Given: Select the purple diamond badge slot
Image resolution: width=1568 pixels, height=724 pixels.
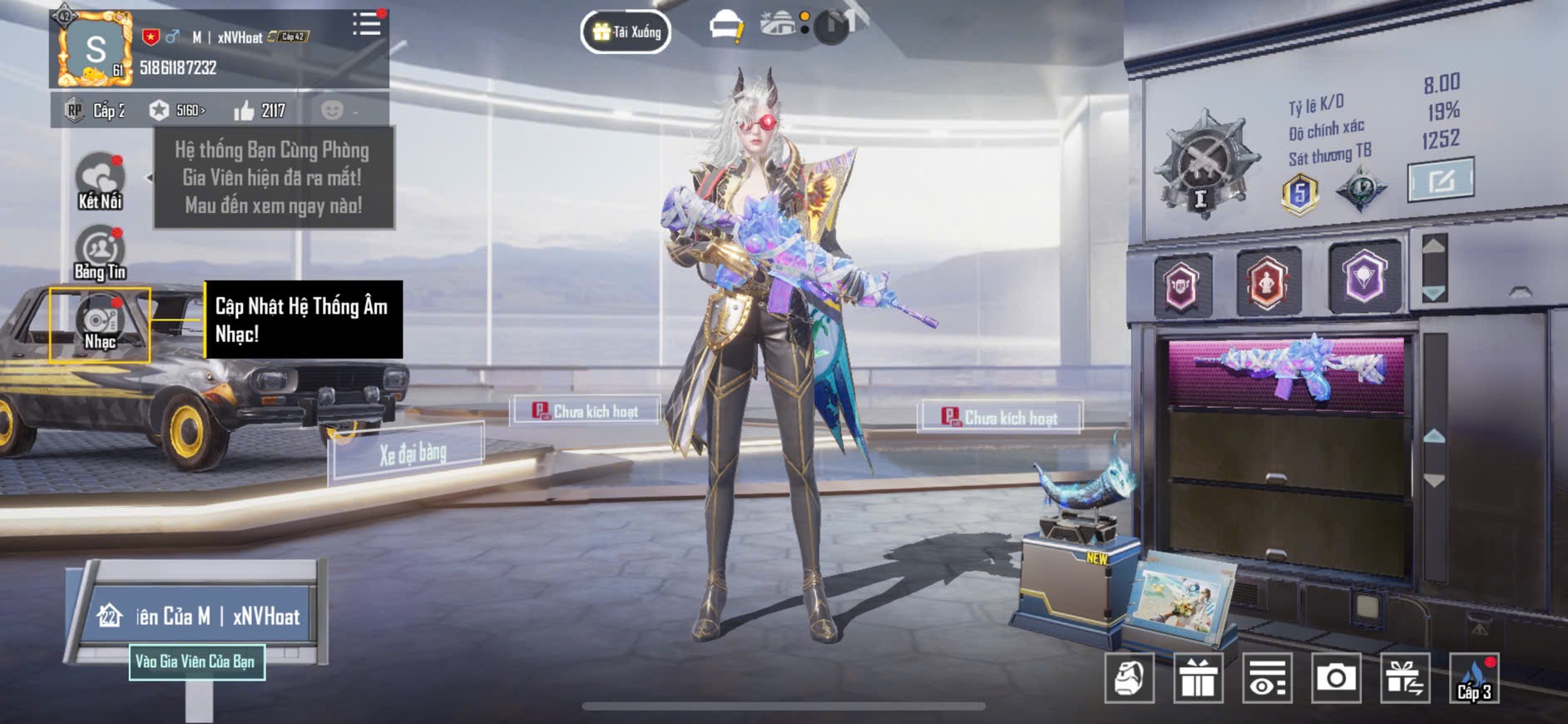Looking at the screenshot, I should 1364,279.
